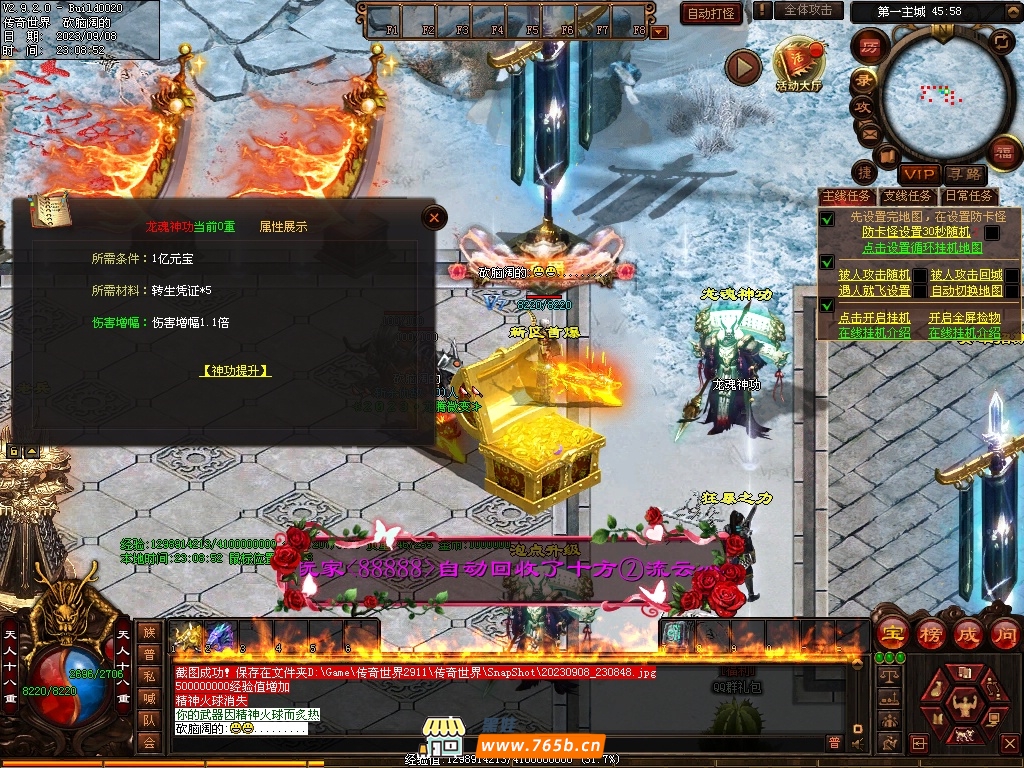Tick the 被人攻击回城 checkbox
Screen dimensions: 1024x768
(x=1012, y=275)
